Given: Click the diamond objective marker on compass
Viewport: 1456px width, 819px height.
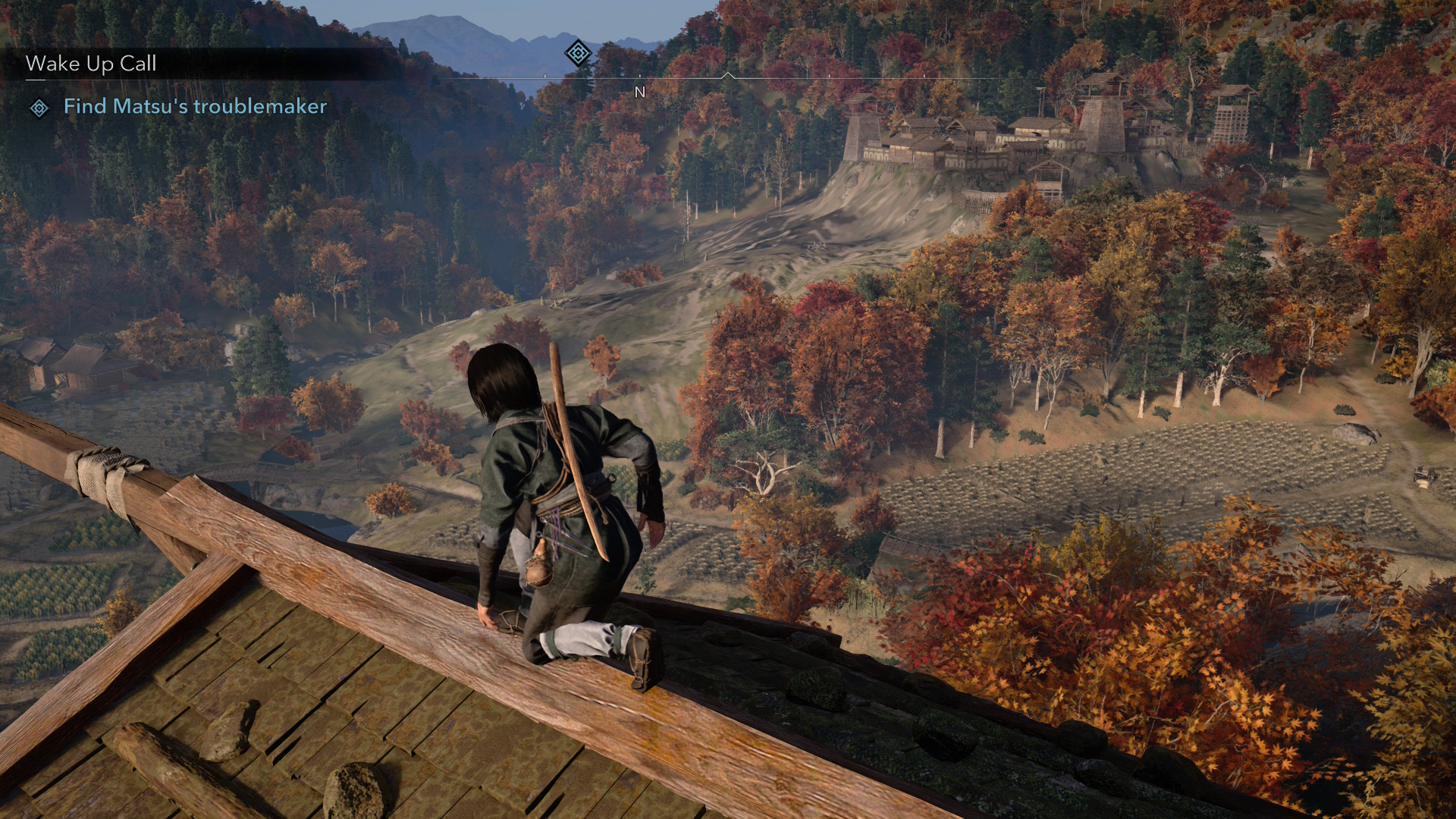Looking at the screenshot, I should 578,53.
